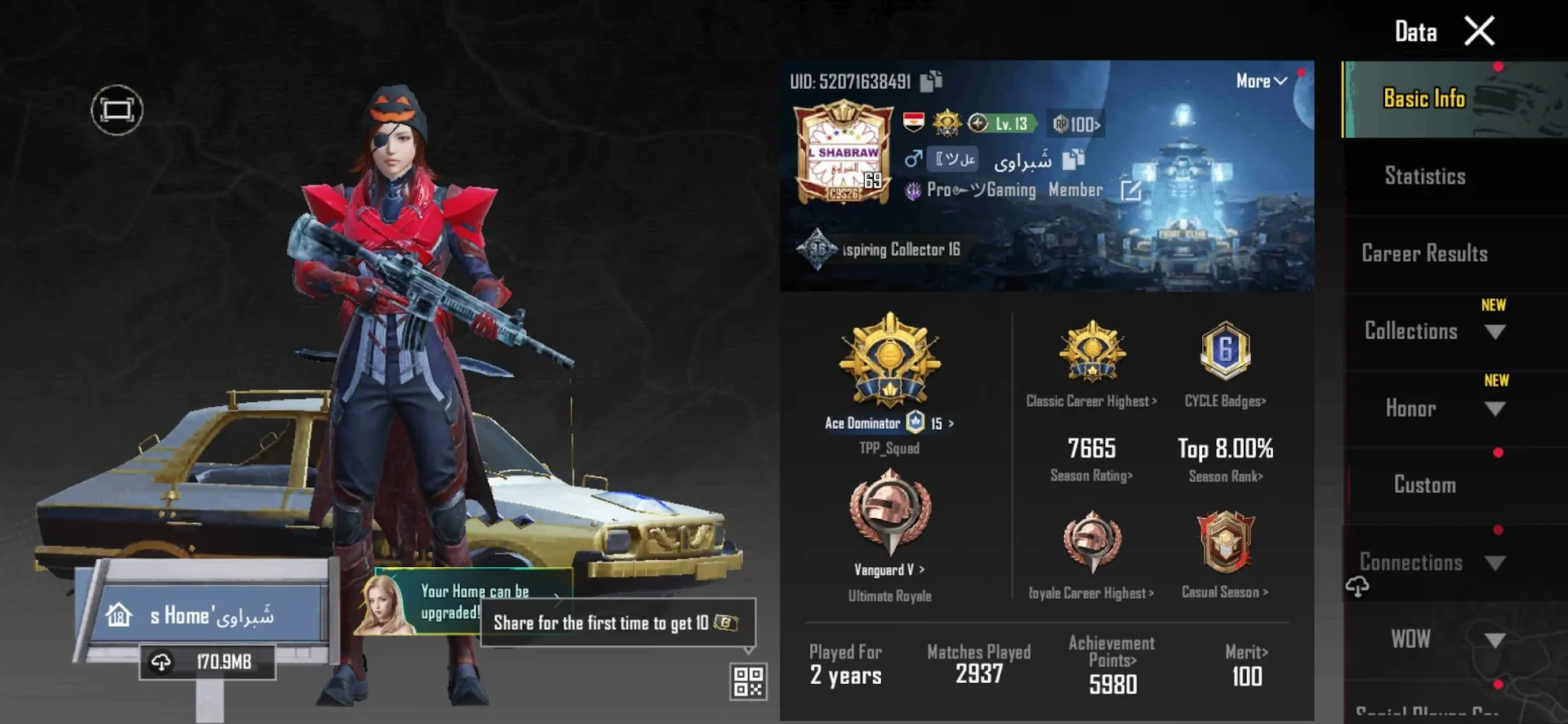Tap the cloud upload icon beside Connections
Image resolution: width=1568 pixels, height=724 pixels.
pos(1358,583)
